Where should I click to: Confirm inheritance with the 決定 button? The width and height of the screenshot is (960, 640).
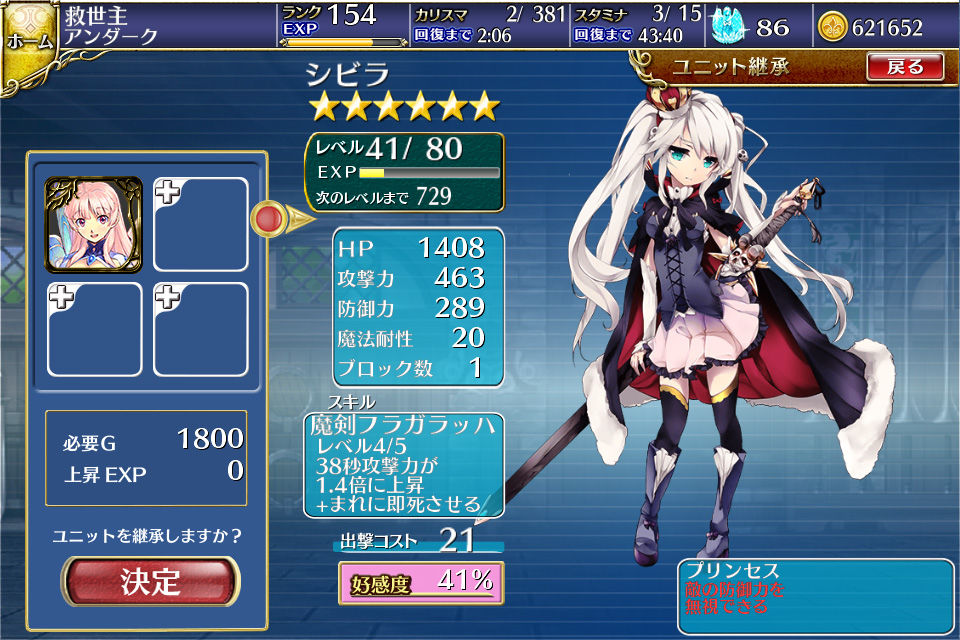click(x=151, y=582)
